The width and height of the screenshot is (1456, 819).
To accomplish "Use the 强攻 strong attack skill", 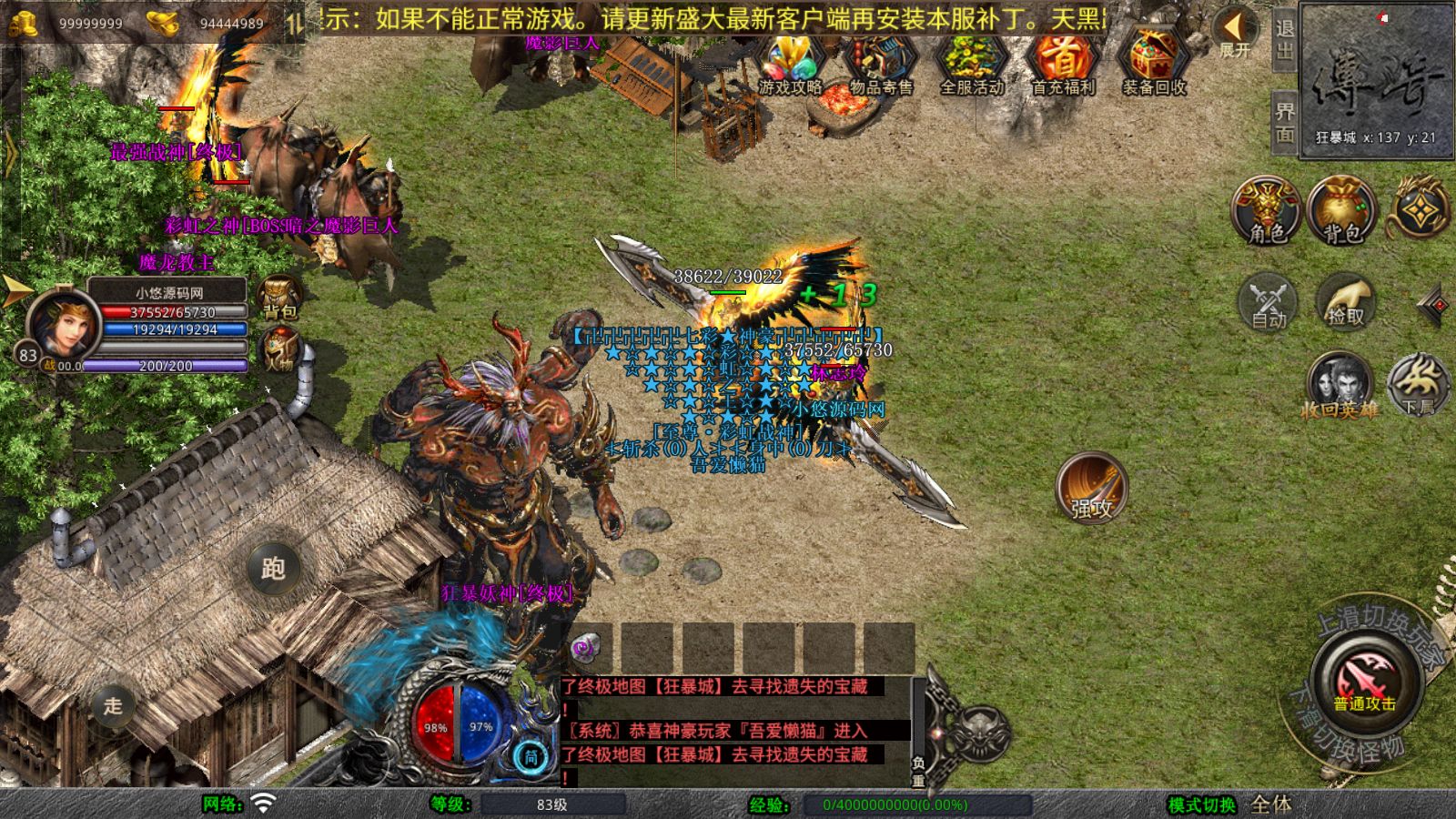I will point(1091,489).
